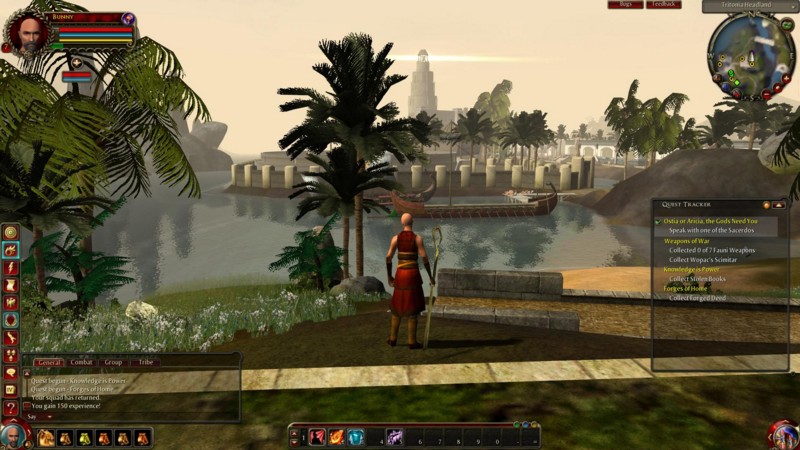Viewport: 800px width, 450px height.
Task: Activate the red cloak ability in slot one
Action: (317, 437)
